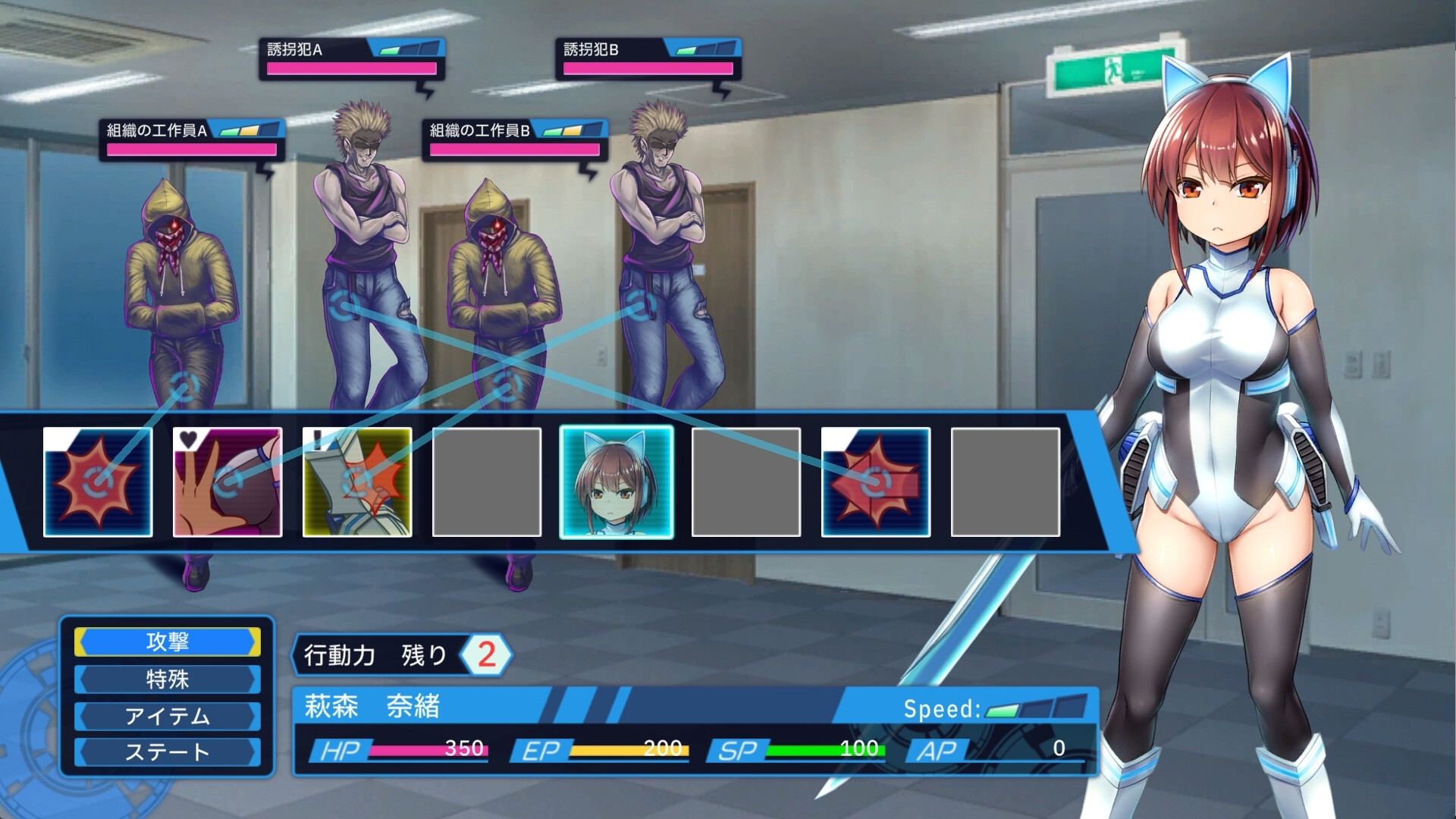
Task: Open the ステート status menu
Action: (168, 752)
